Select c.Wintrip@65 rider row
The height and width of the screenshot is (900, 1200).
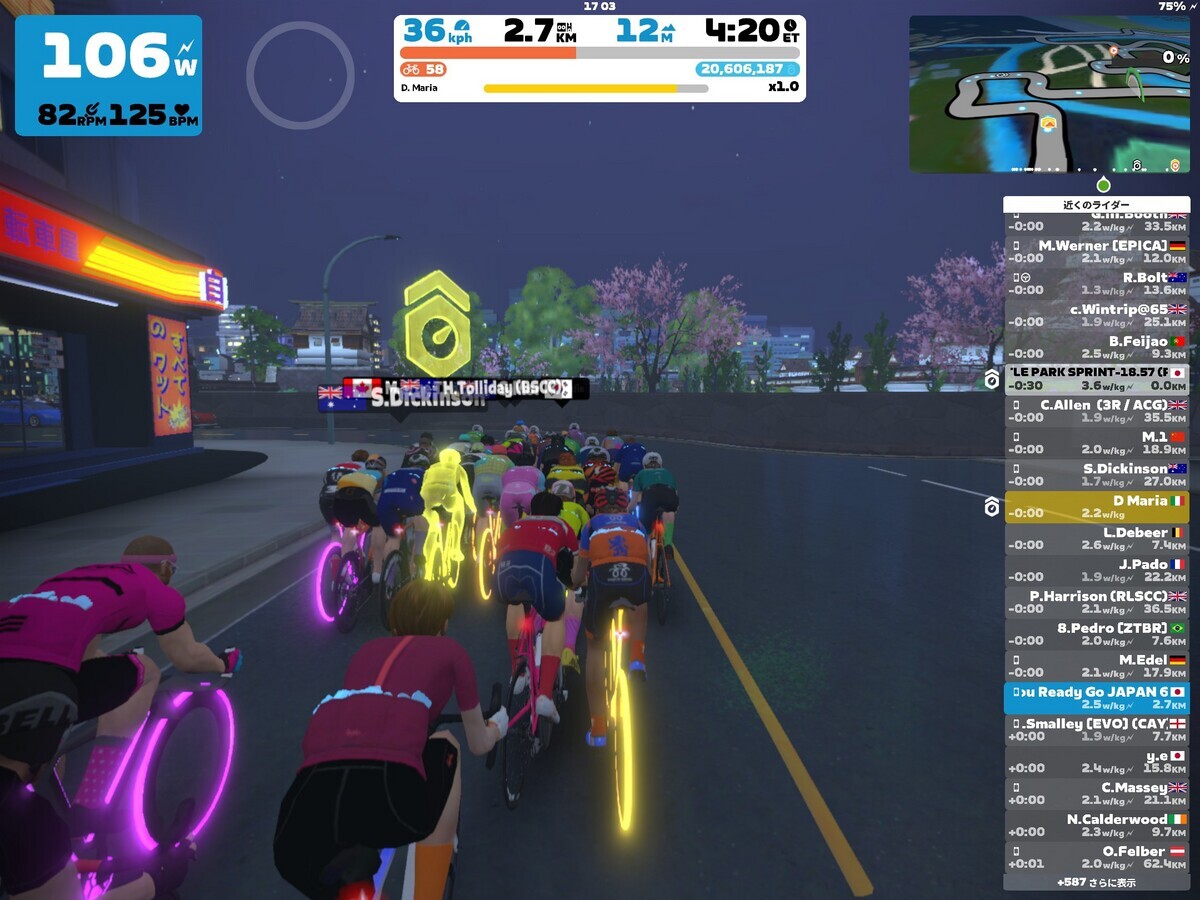[1096, 315]
